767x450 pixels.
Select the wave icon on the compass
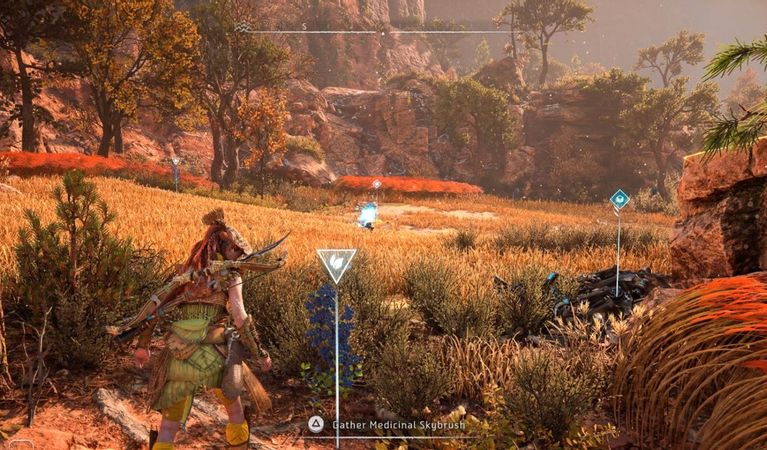point(244,28)
